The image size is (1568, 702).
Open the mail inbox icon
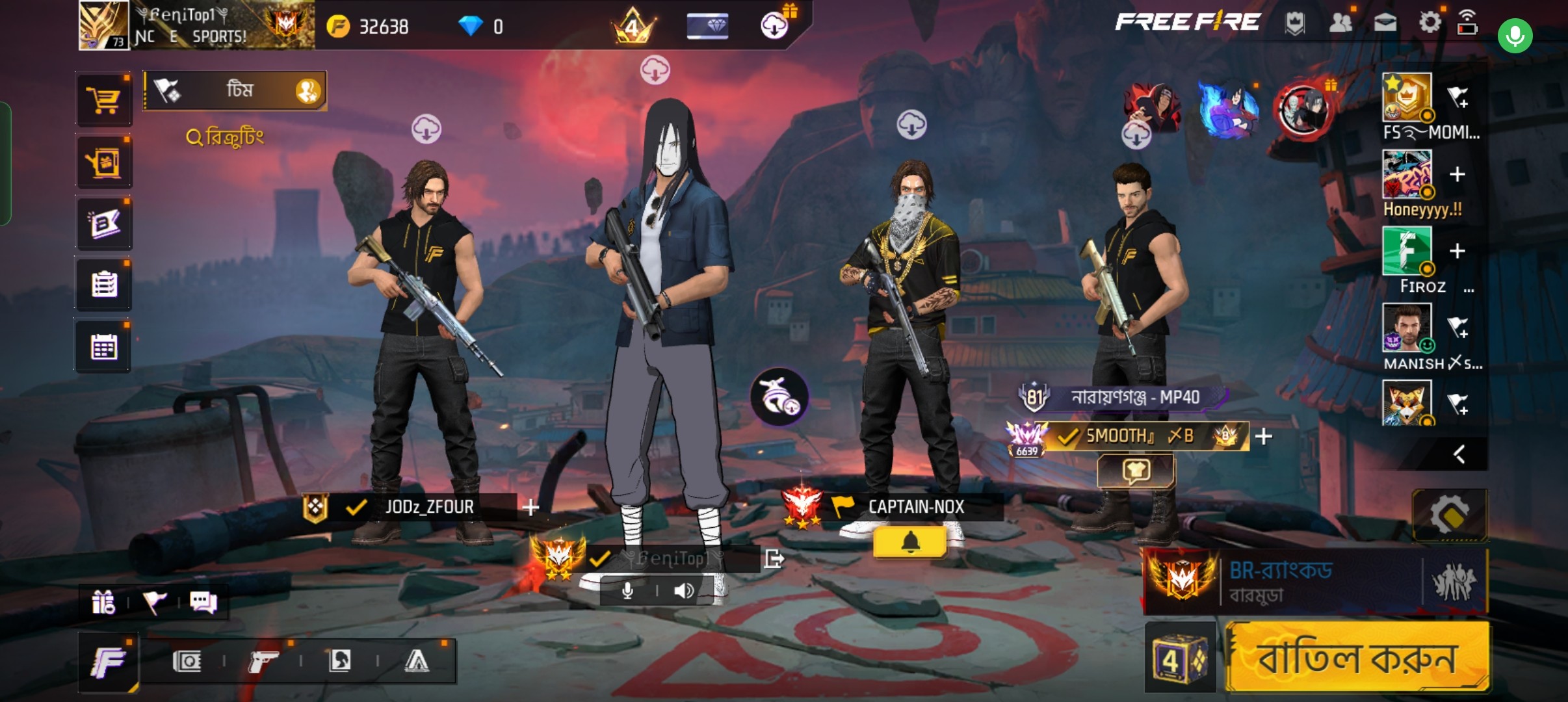coord(1385,23)
